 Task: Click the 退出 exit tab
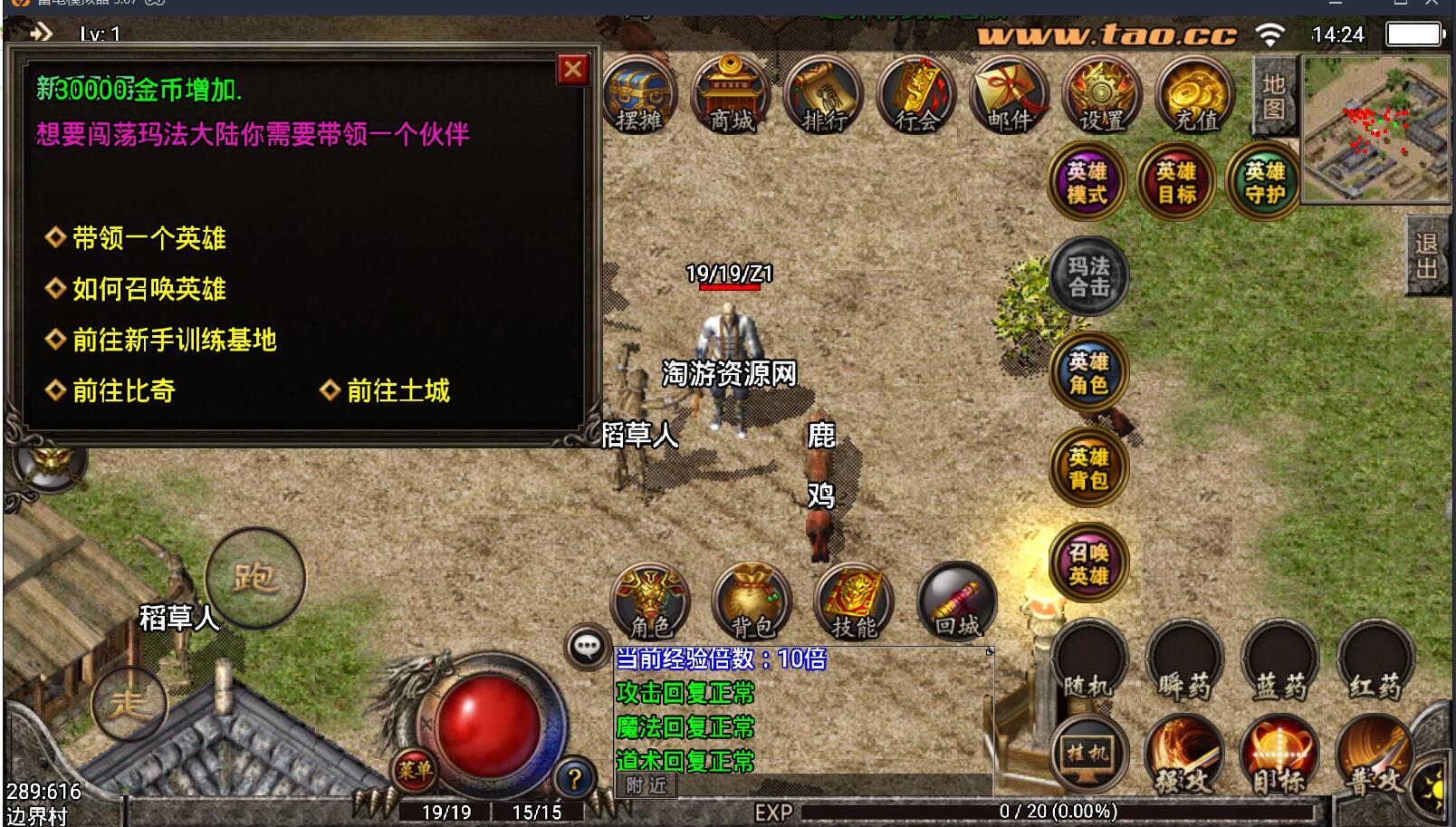click(1427, 256)
